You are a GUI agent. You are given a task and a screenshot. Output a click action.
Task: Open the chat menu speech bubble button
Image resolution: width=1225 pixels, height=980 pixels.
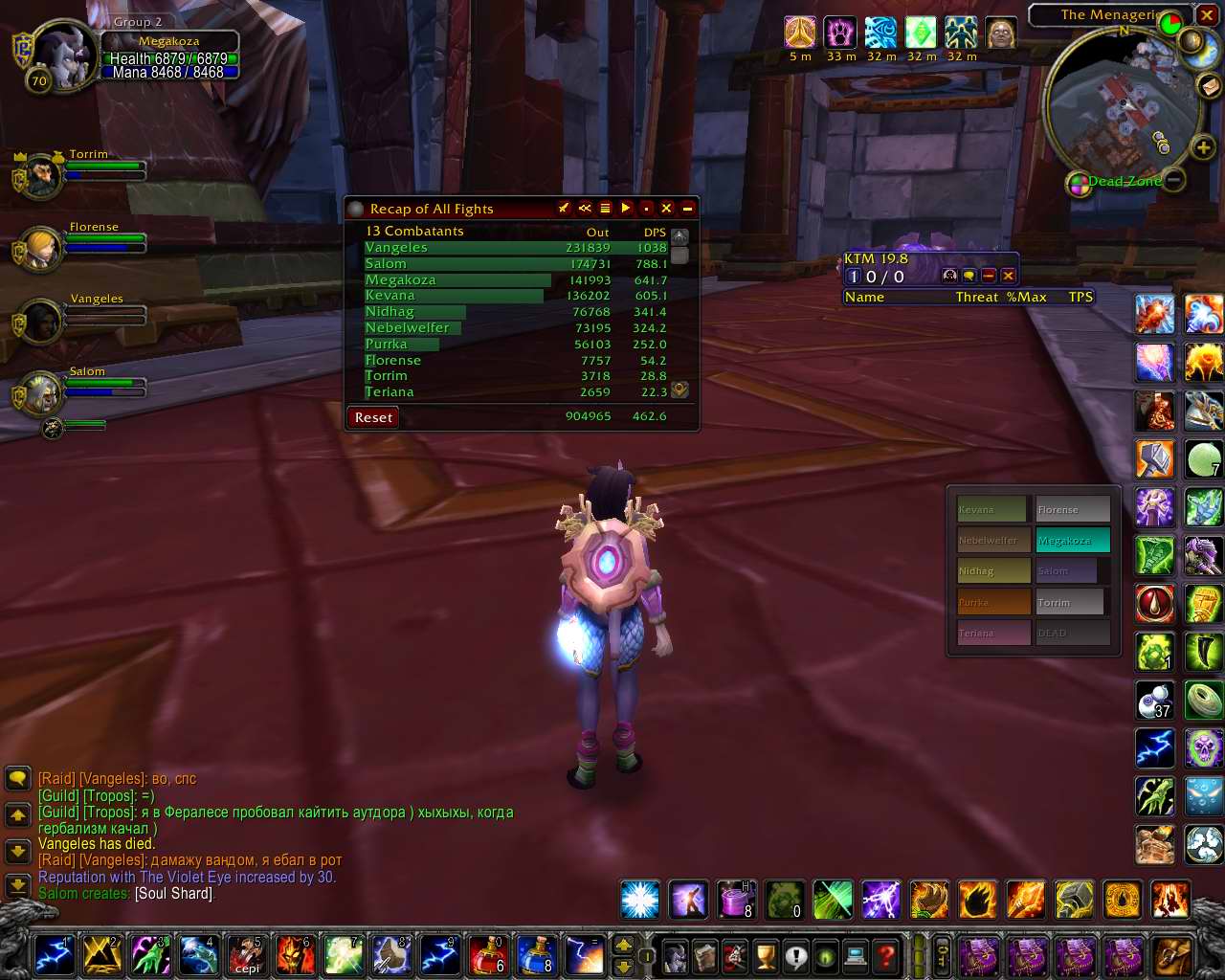click(x=17, y=778)
